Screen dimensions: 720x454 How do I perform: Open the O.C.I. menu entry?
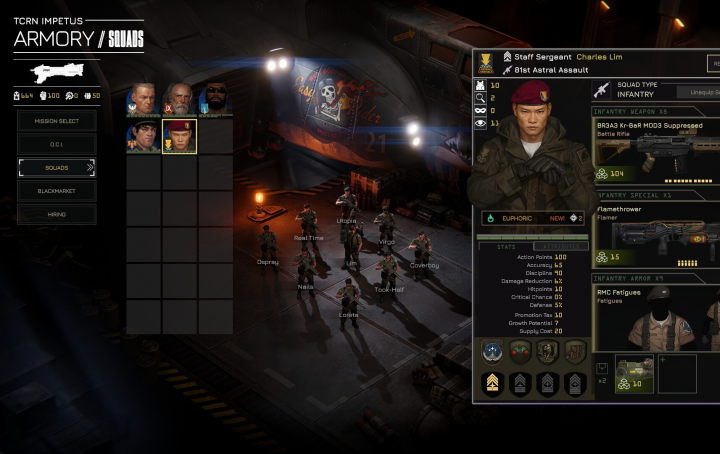(x=57, y=144)
